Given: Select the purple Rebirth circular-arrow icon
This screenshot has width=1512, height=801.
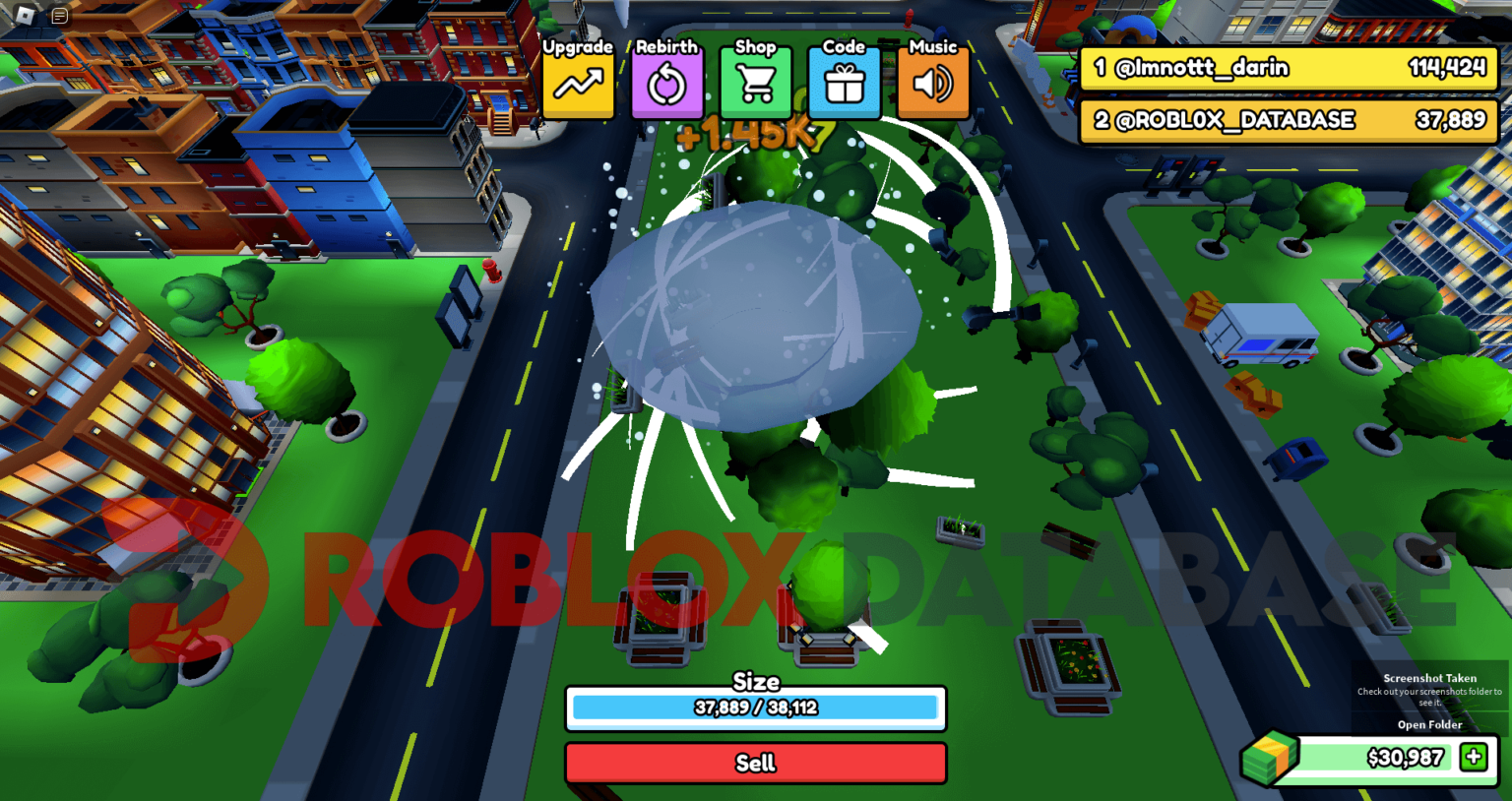Looking at the screenshot, I should coord(666,84).
